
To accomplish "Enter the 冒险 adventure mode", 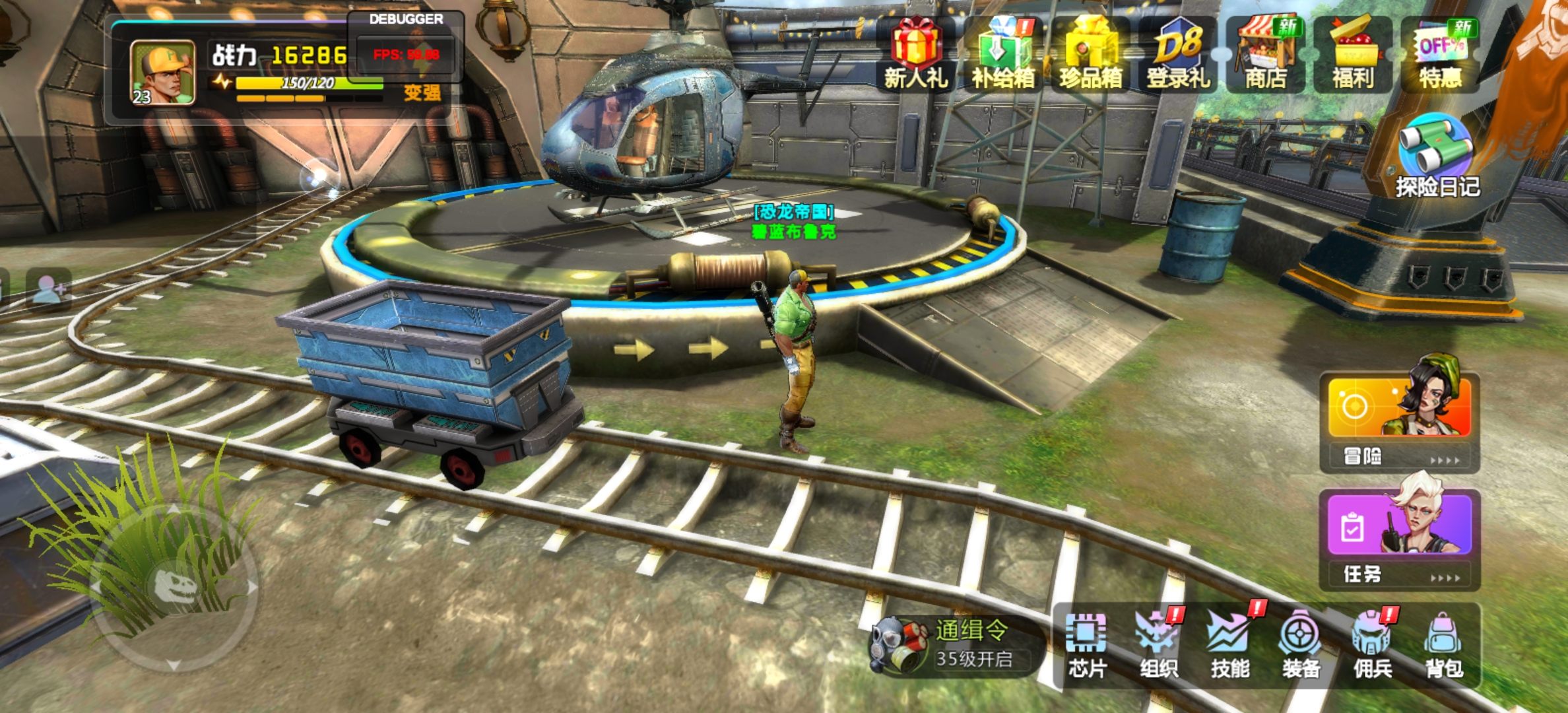I will (1399, 423).
